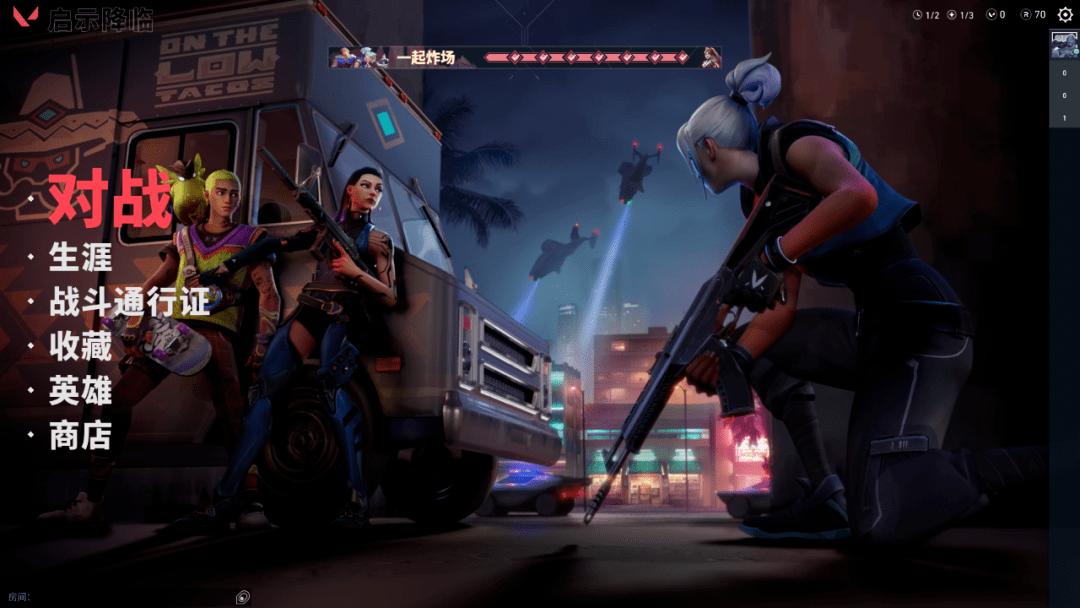Open the 战斗通行证 battle pass page
The image size is (1080, 608).
130,302
